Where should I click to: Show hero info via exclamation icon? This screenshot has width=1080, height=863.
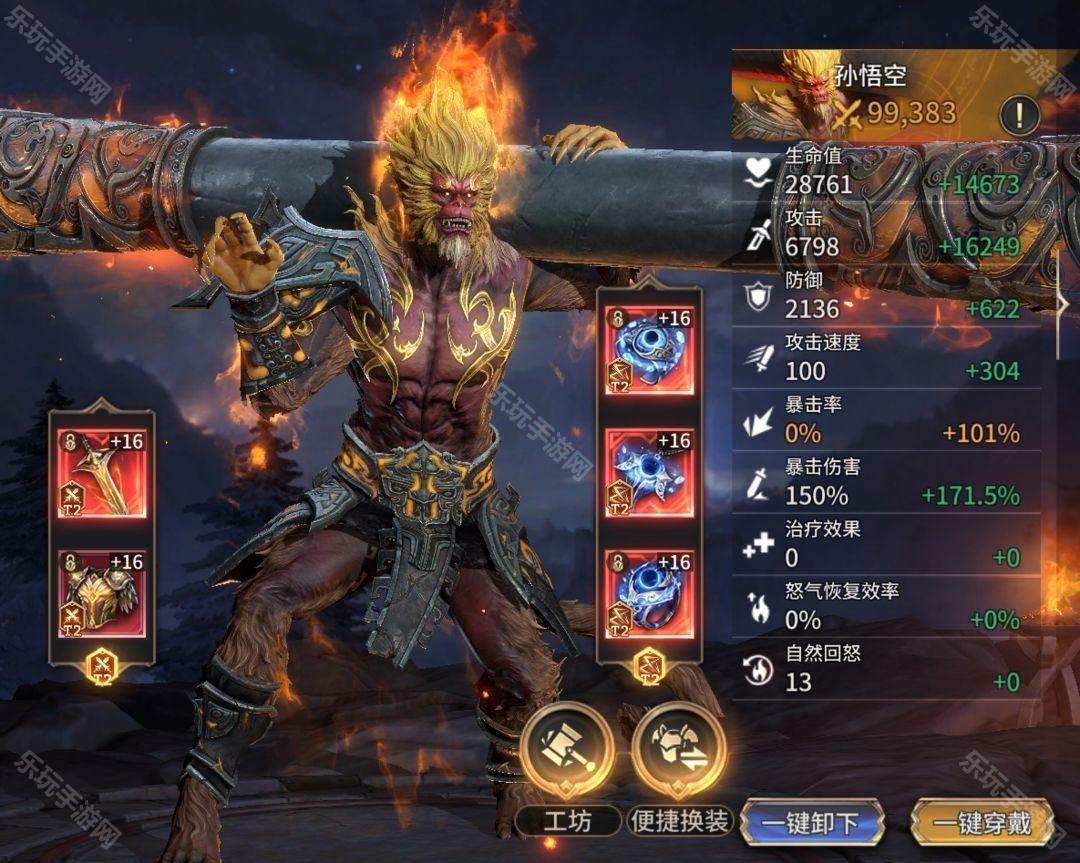tap(1019, 116)
